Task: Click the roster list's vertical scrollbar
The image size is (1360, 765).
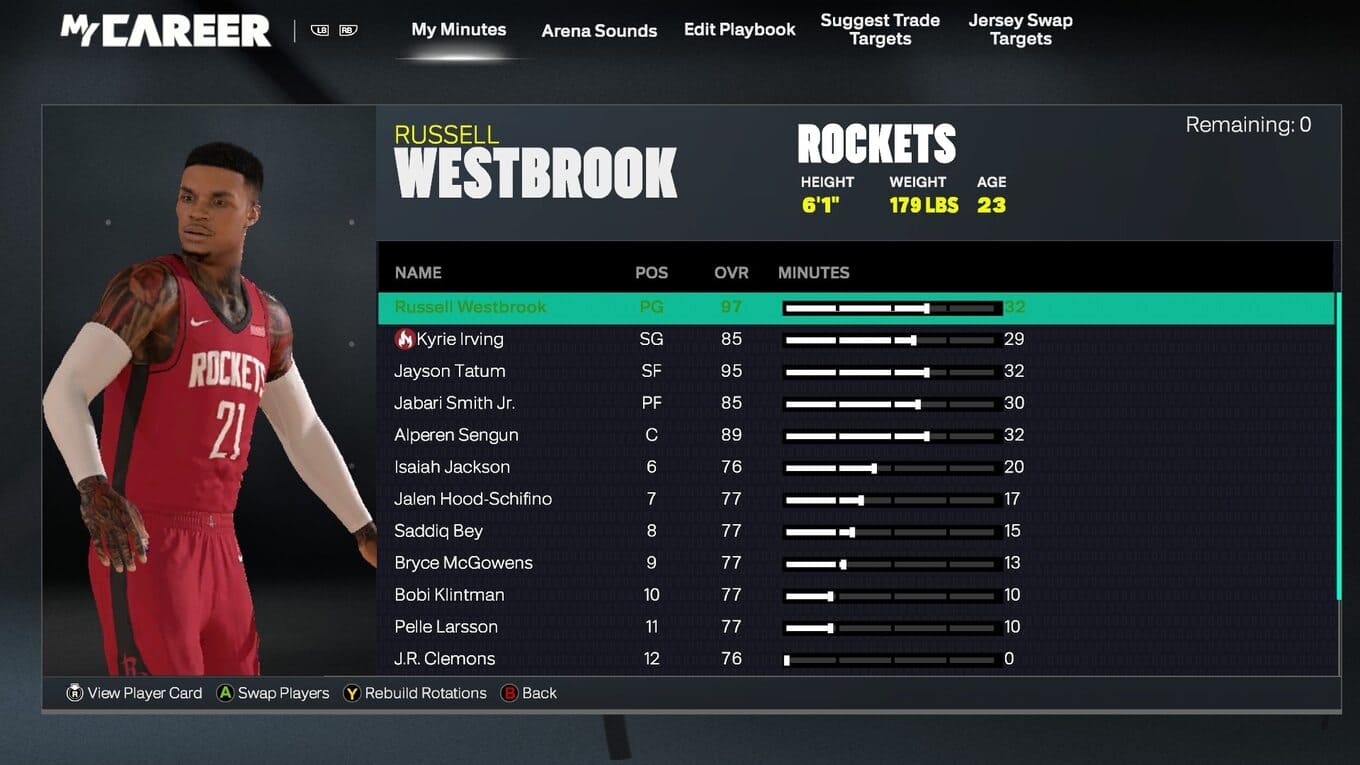Action: point(1338,450)
